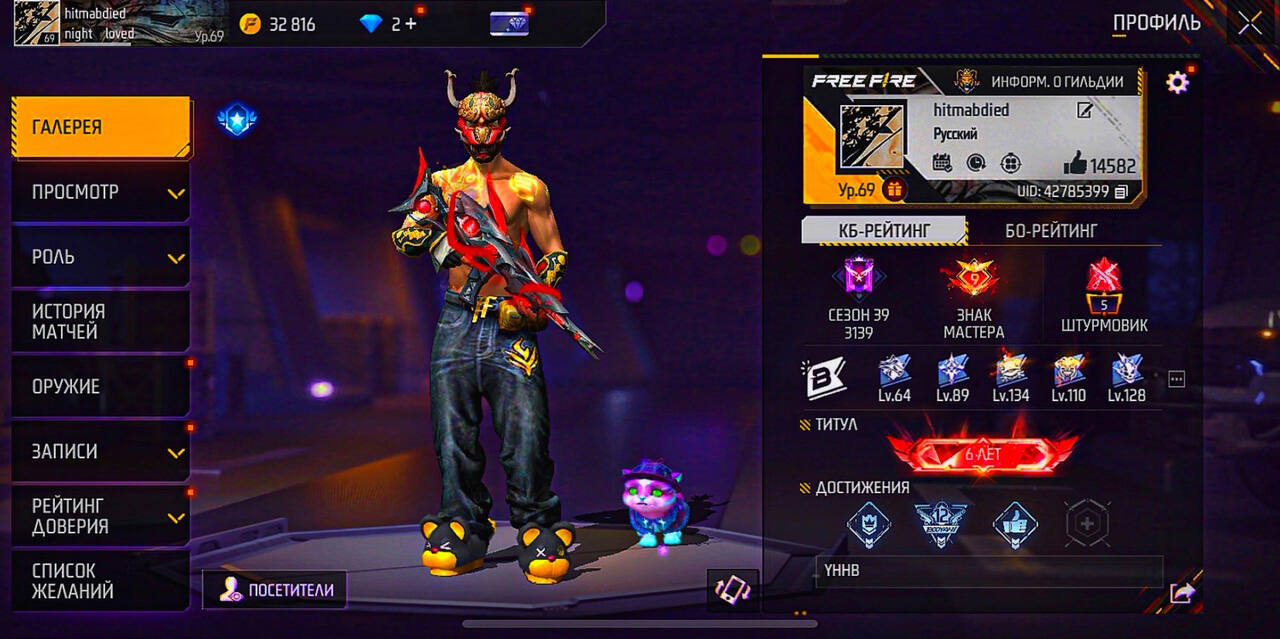Close the profile screen

pyautogui.click(x=1250, y=23)
